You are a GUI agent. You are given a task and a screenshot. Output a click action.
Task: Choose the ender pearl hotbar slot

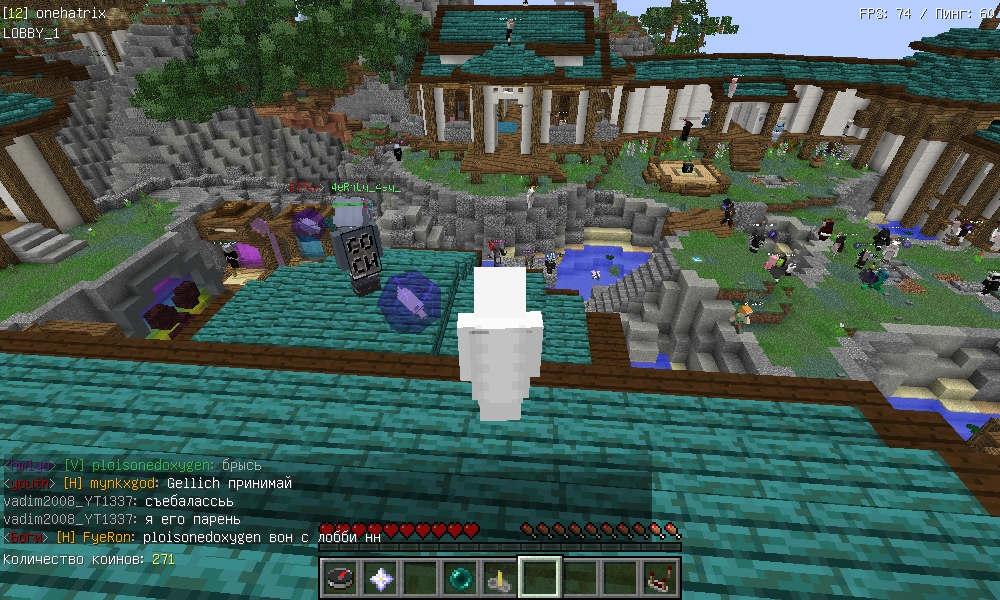tap(461, 577)
